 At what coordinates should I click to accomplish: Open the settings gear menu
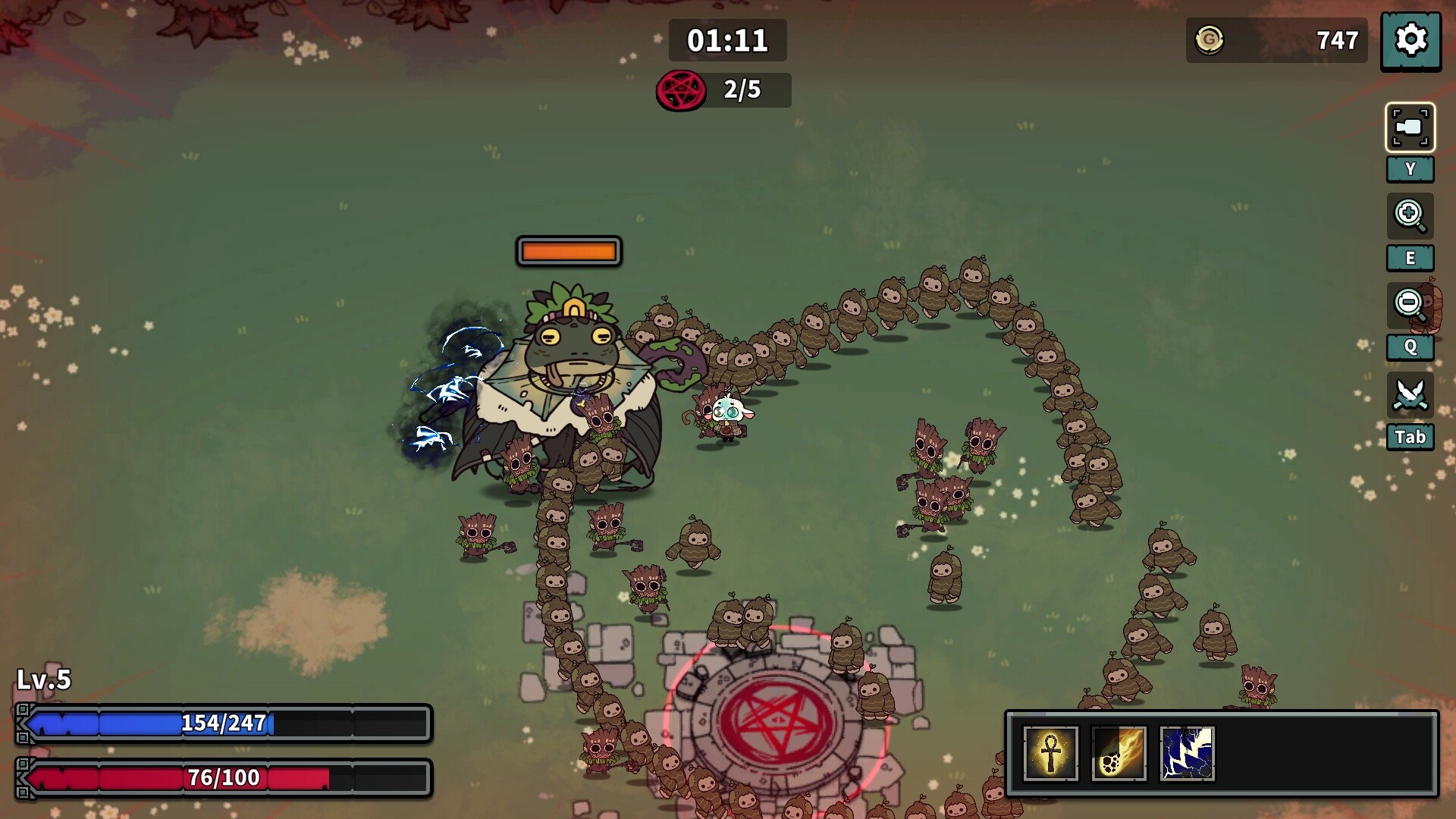(x=1410, y=40)
